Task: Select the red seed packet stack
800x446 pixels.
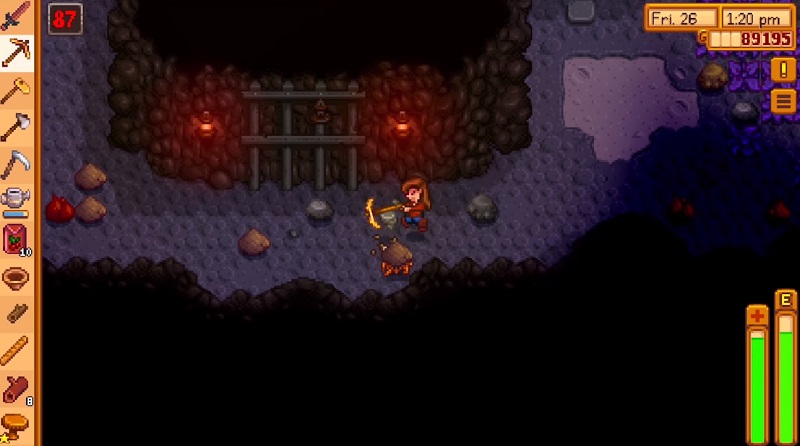Action: [x=17, y=240]
